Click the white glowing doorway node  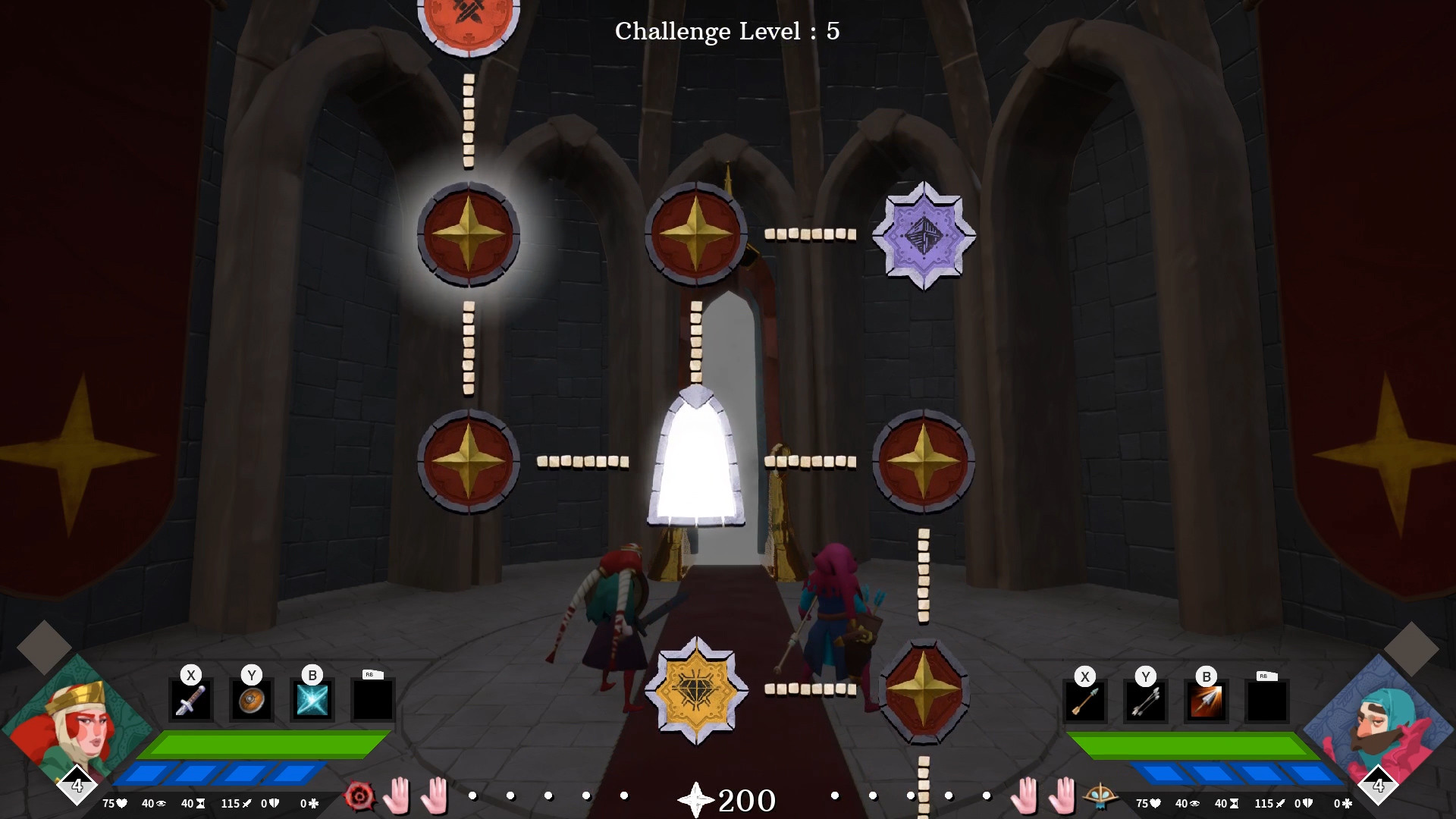click(696, 460)
